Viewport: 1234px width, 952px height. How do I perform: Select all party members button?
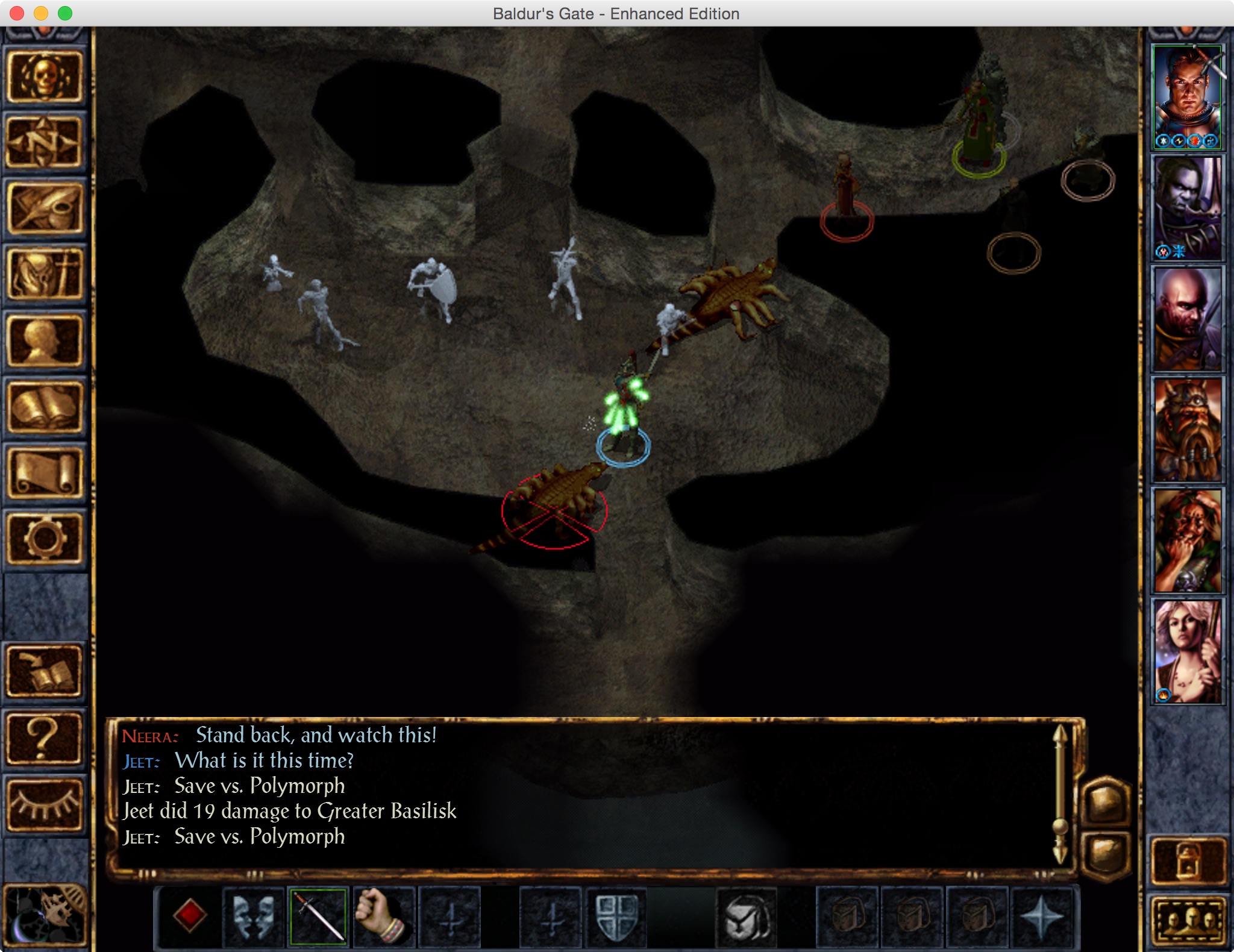(x=1188, y=922)
